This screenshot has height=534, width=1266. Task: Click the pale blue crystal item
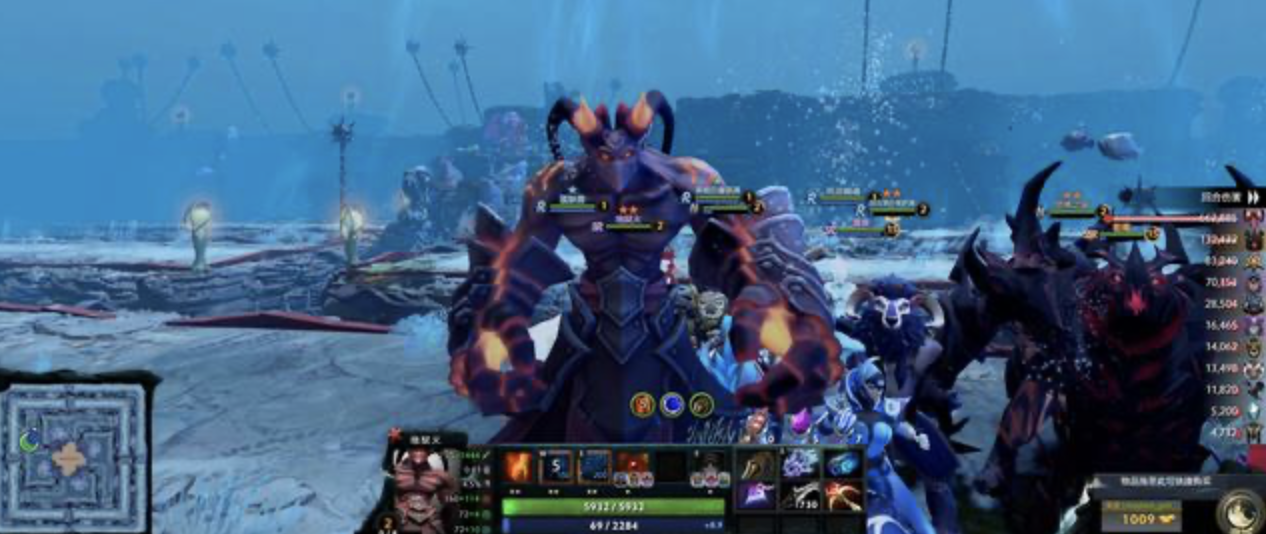pyautogui.click(x=799, y=463)
